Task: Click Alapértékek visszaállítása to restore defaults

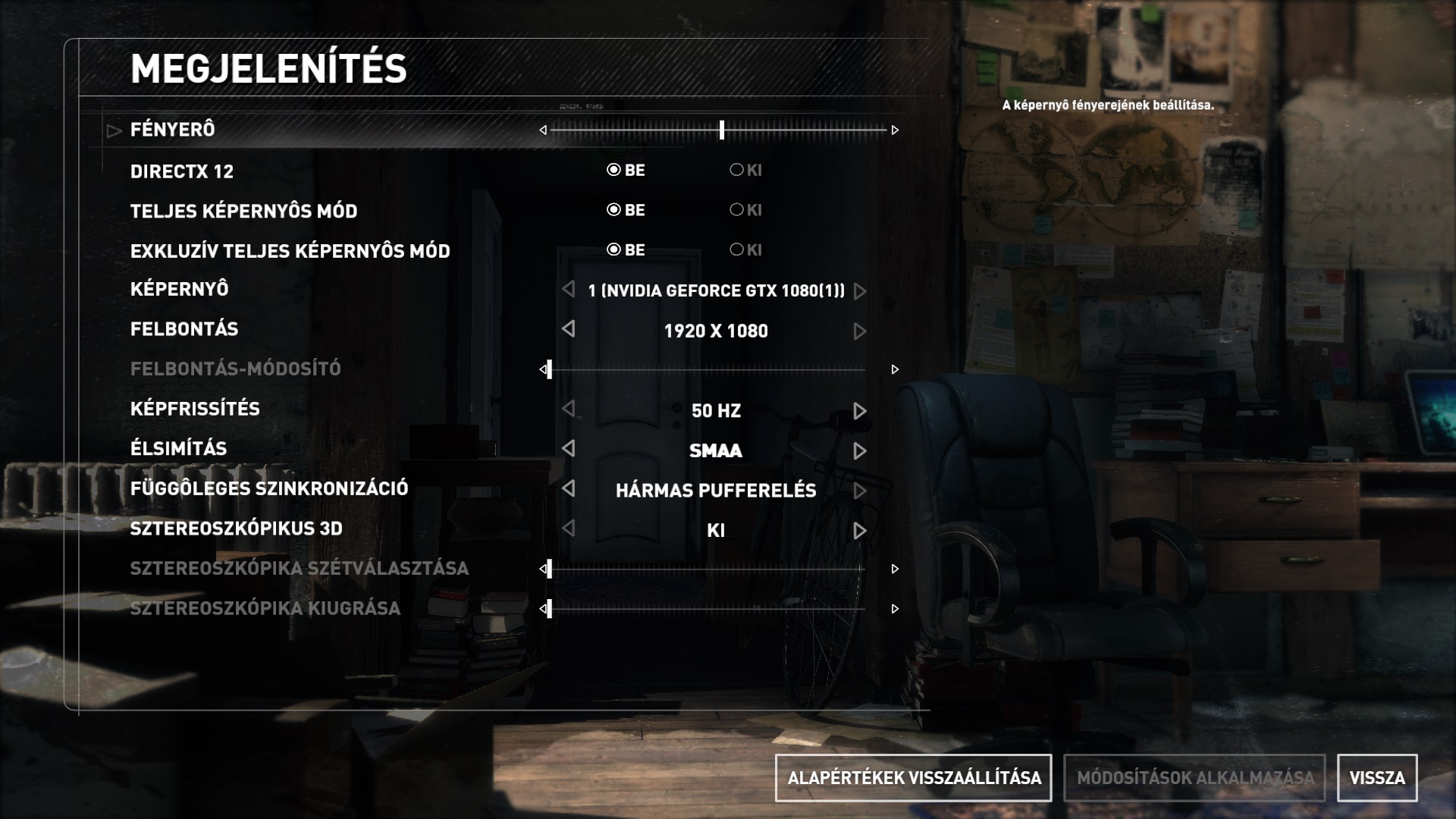Action: [x=913, y=778]
